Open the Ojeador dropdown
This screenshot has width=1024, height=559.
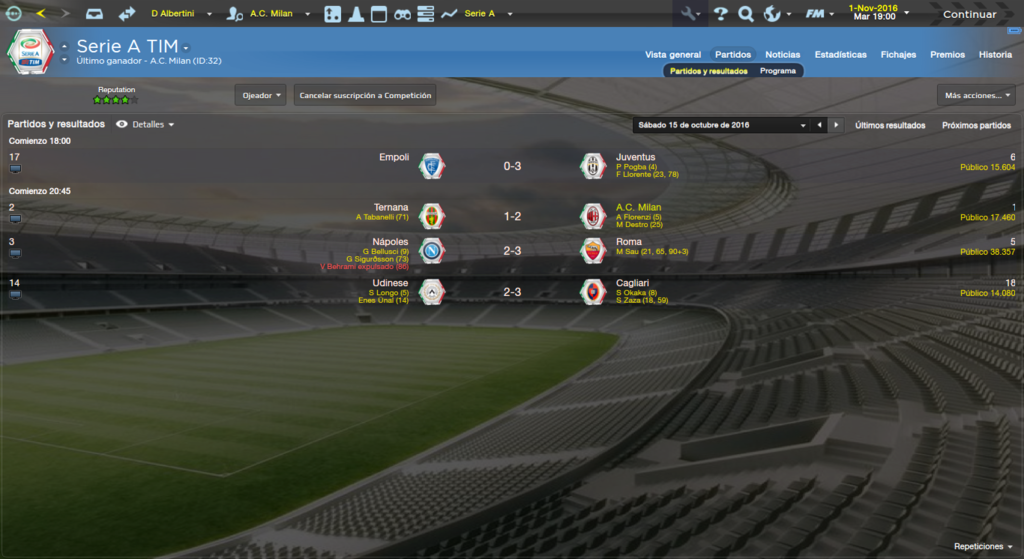coord(261,95)
